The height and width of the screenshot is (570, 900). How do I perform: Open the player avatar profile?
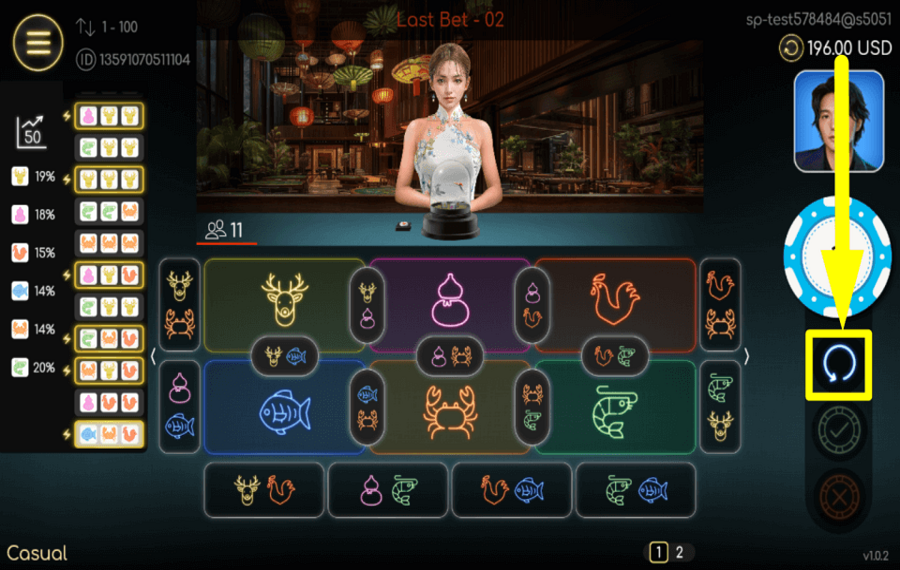(838, 121)
